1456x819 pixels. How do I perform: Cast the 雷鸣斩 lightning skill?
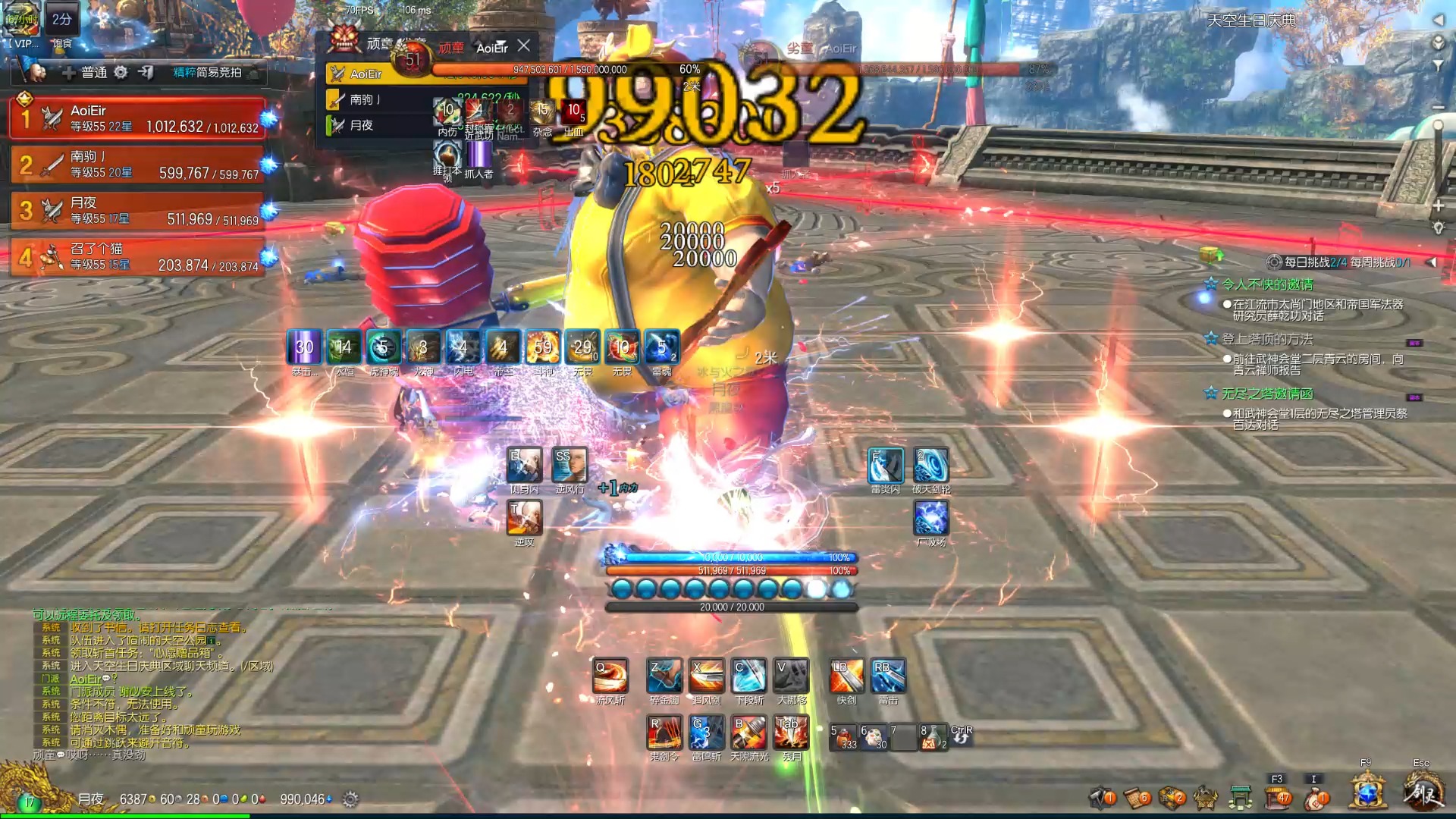pos(707,733)
